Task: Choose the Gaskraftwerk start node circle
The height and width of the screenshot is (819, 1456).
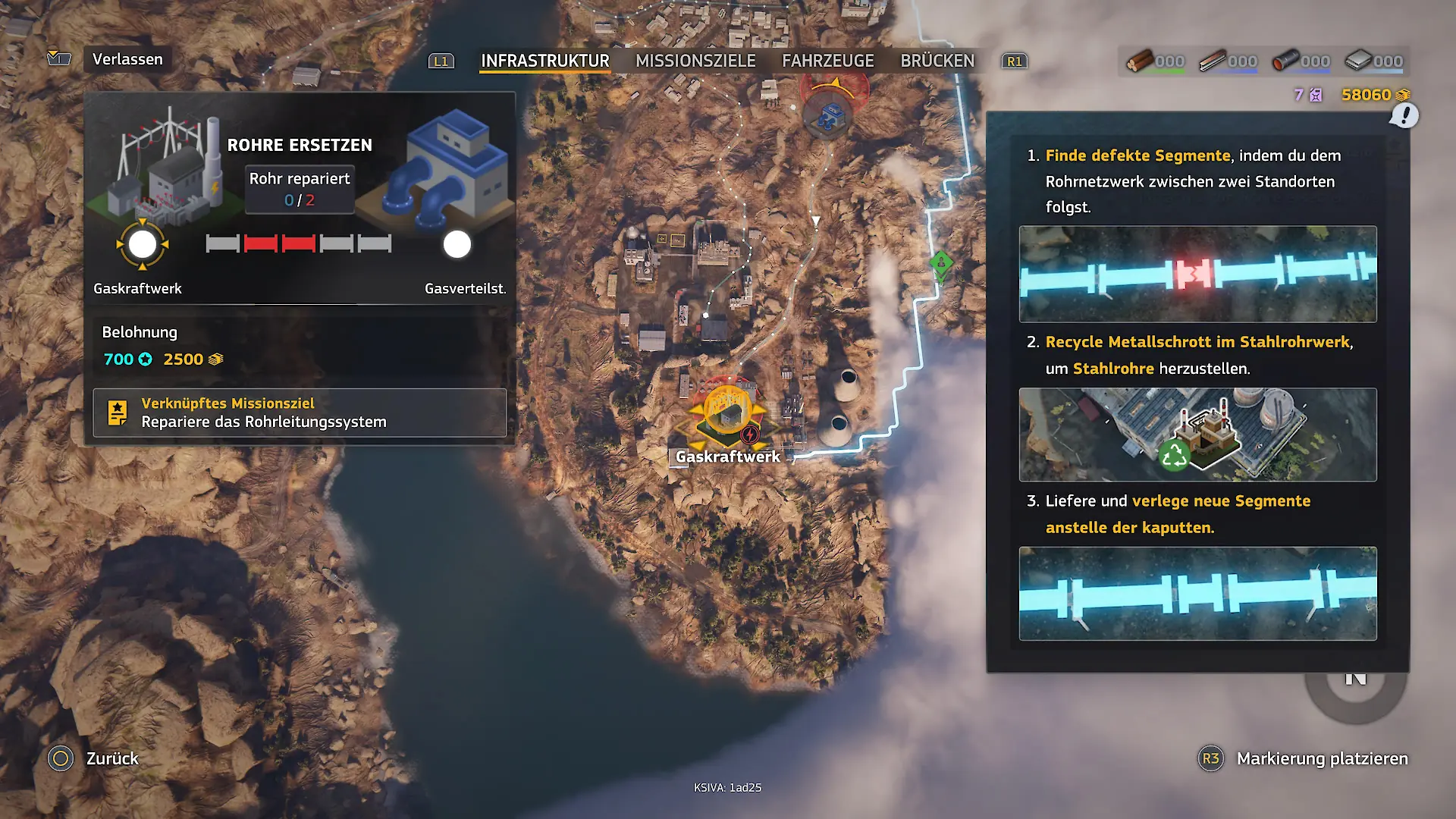Action: [x=143, y=245]
